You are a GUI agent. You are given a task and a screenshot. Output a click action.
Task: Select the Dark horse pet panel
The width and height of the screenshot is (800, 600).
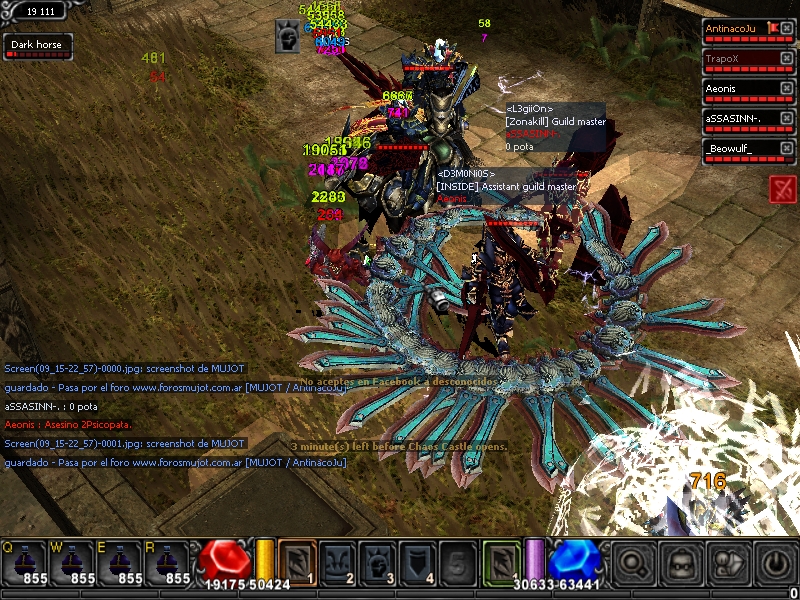pyautogui.click(x=37, y=45)
